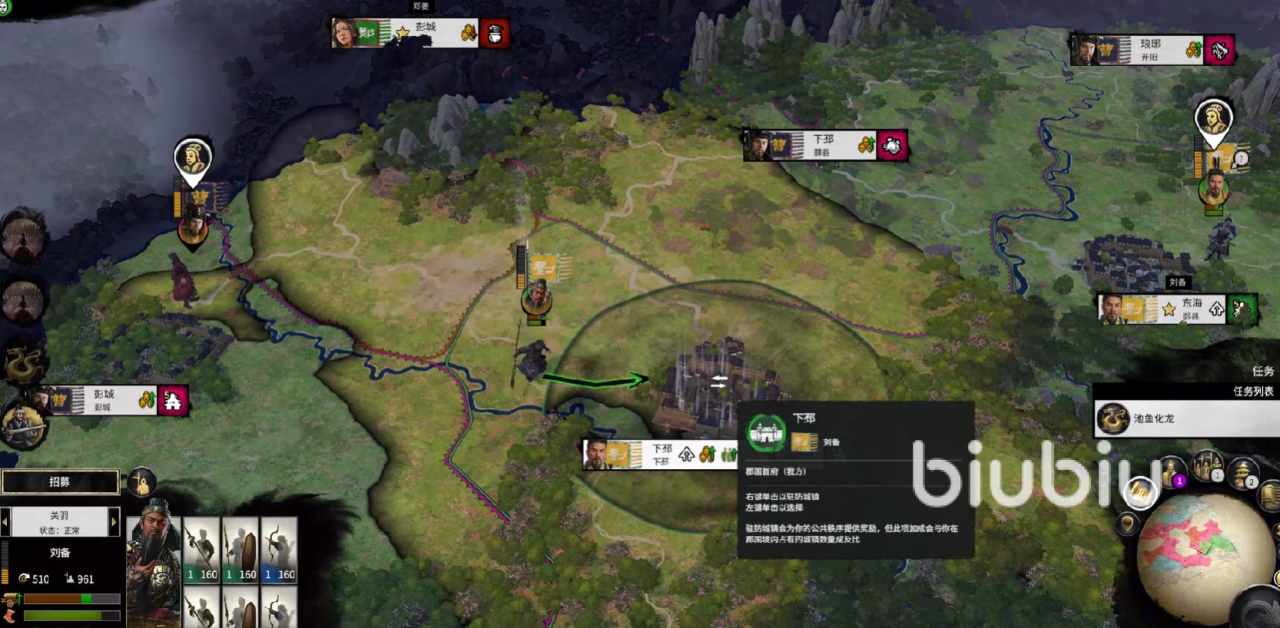The height and width of the screenshot is (628, 1280).
Task: Click the golden dragon icon on left edge
Action: (x=22, y=364)
